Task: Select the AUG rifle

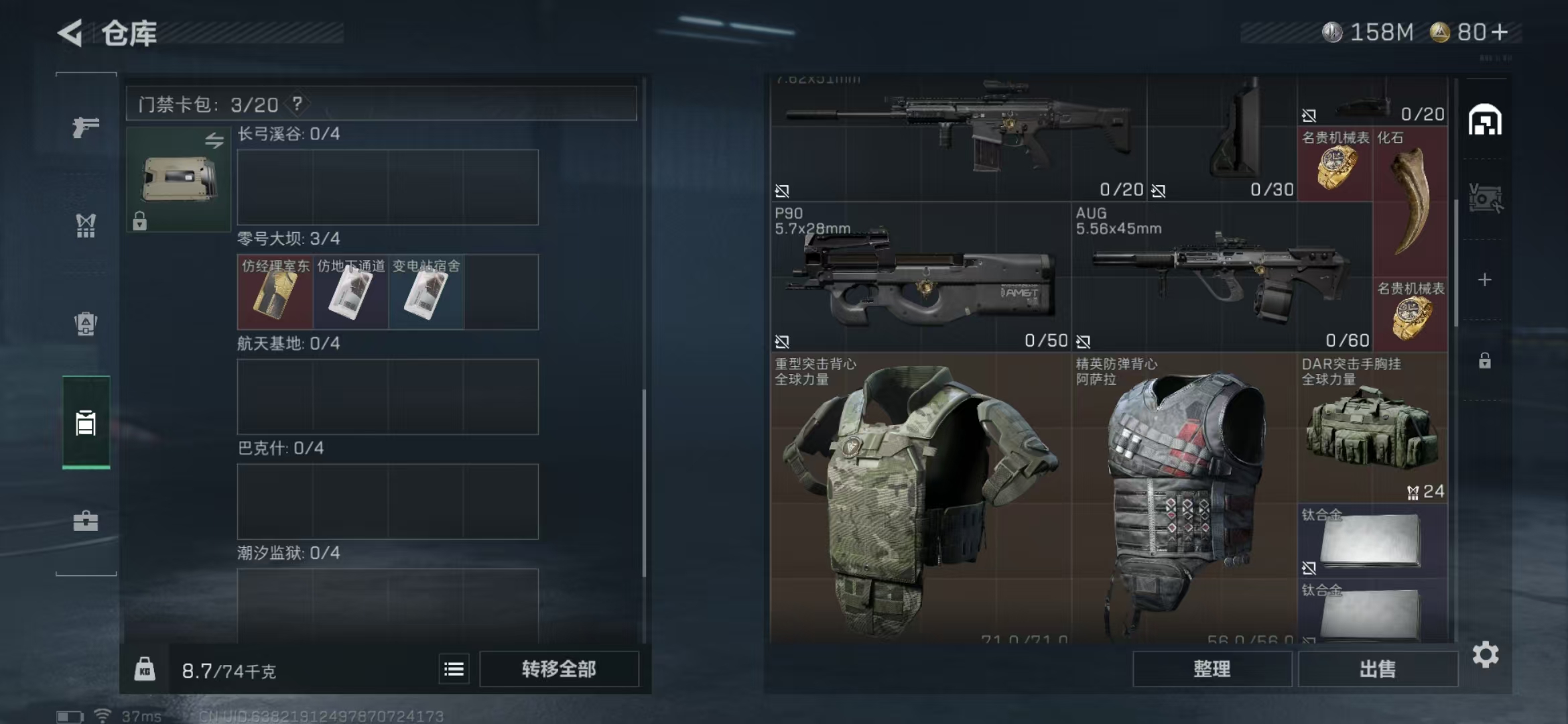Action: pos(1221,277)
